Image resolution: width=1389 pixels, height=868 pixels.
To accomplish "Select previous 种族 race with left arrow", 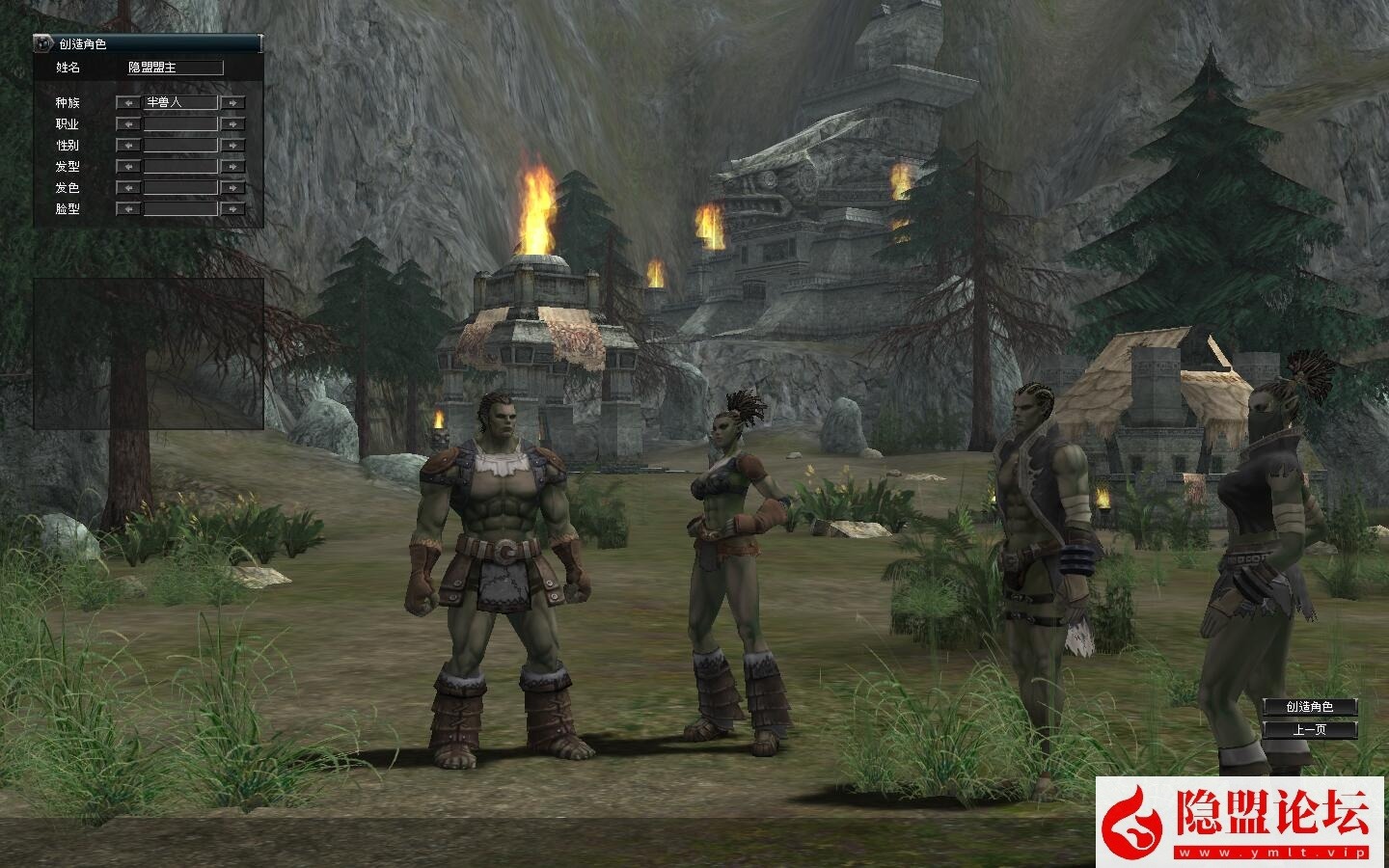I will (128, 102).
